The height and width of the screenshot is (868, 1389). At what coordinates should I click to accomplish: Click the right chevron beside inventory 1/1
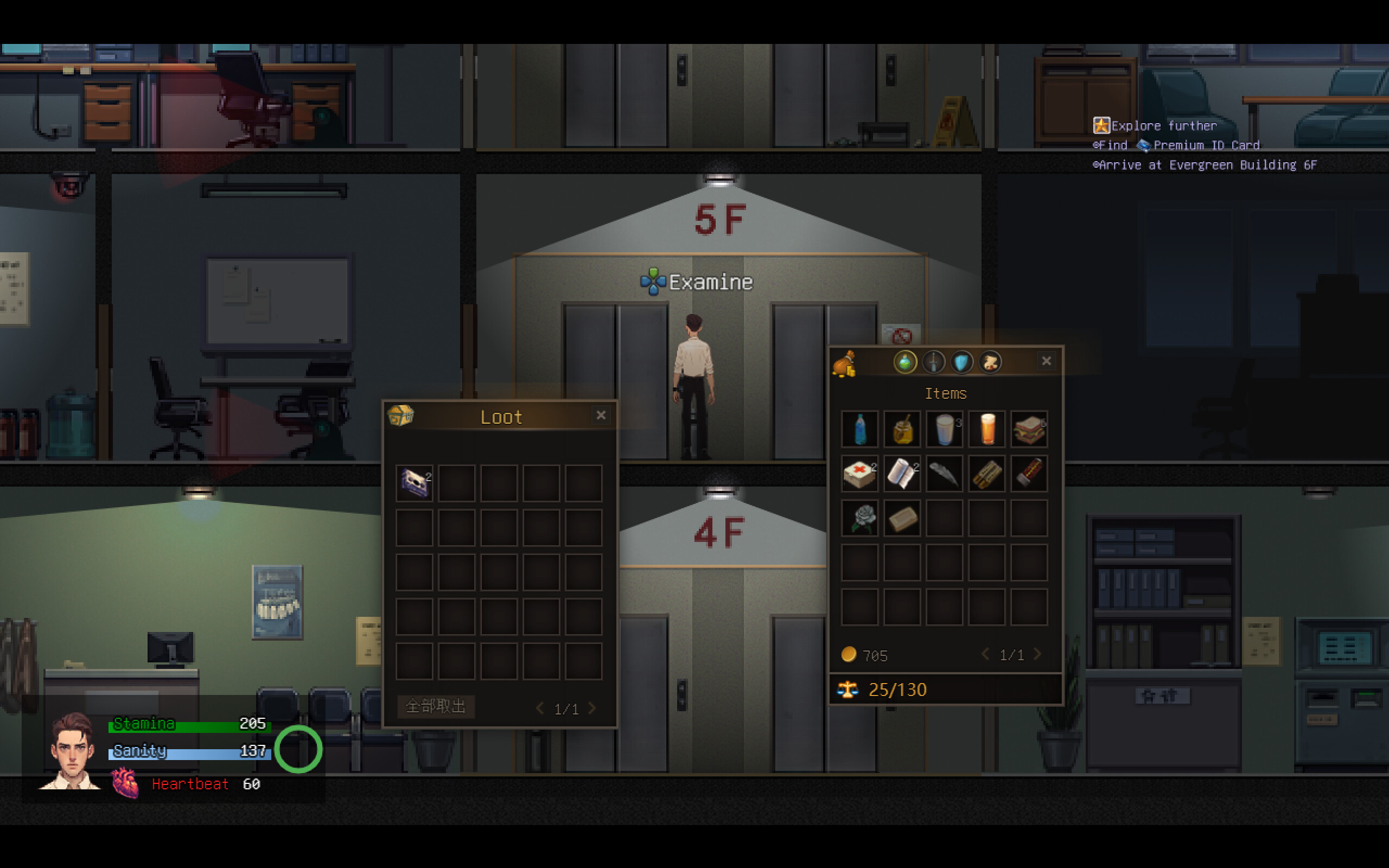(1038, 654)
